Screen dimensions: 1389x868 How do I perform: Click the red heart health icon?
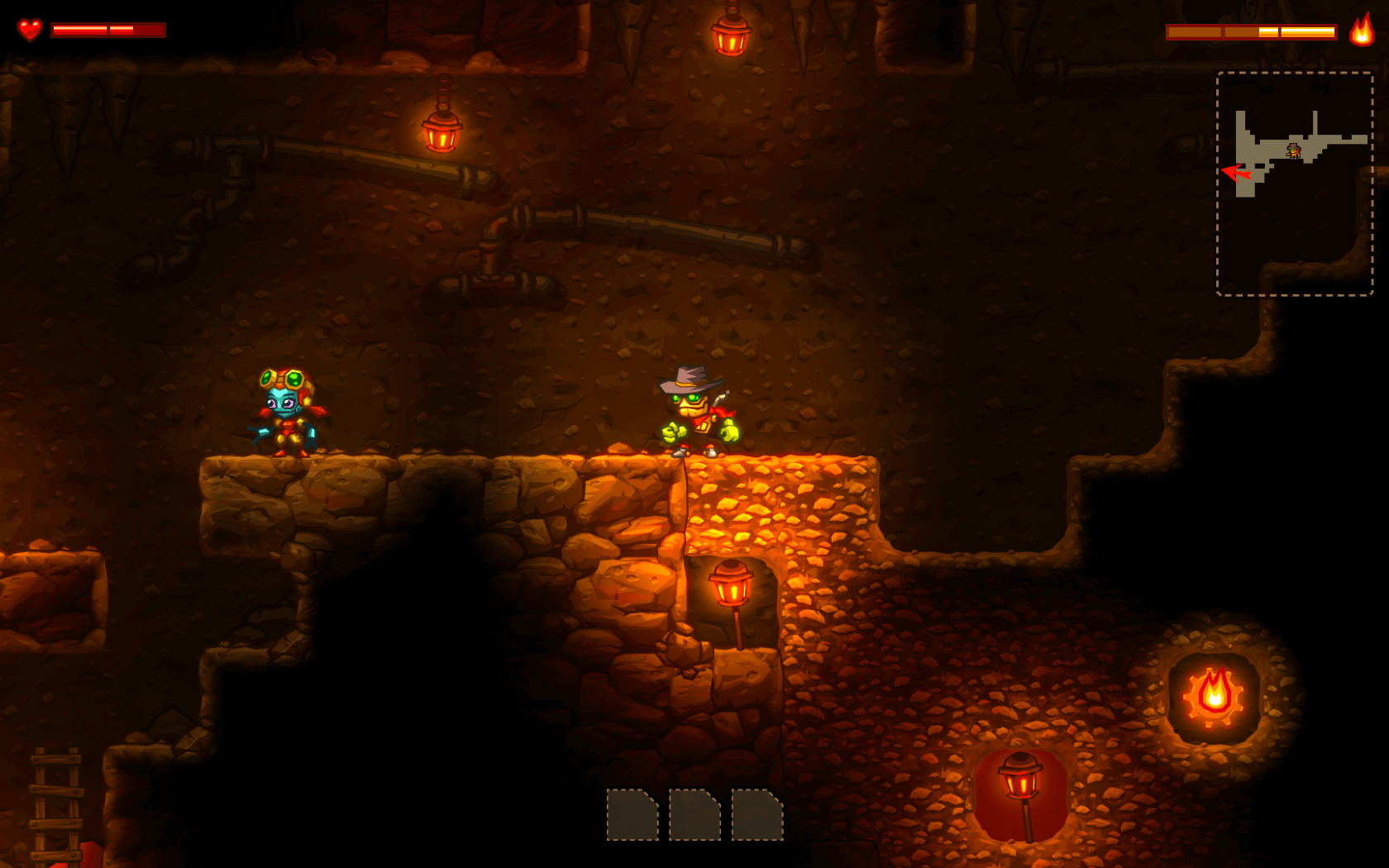click(30, 30)
